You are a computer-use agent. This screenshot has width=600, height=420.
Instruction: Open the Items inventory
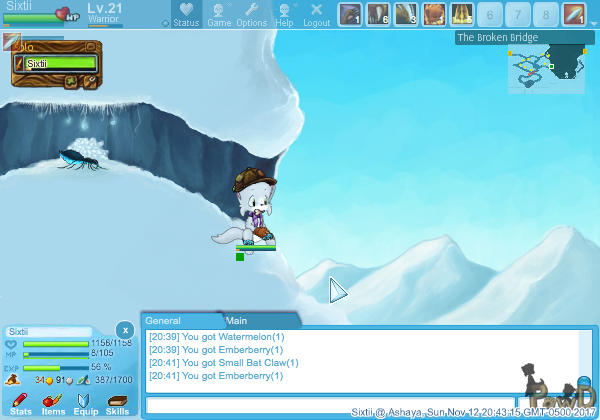tap(53, 404)
